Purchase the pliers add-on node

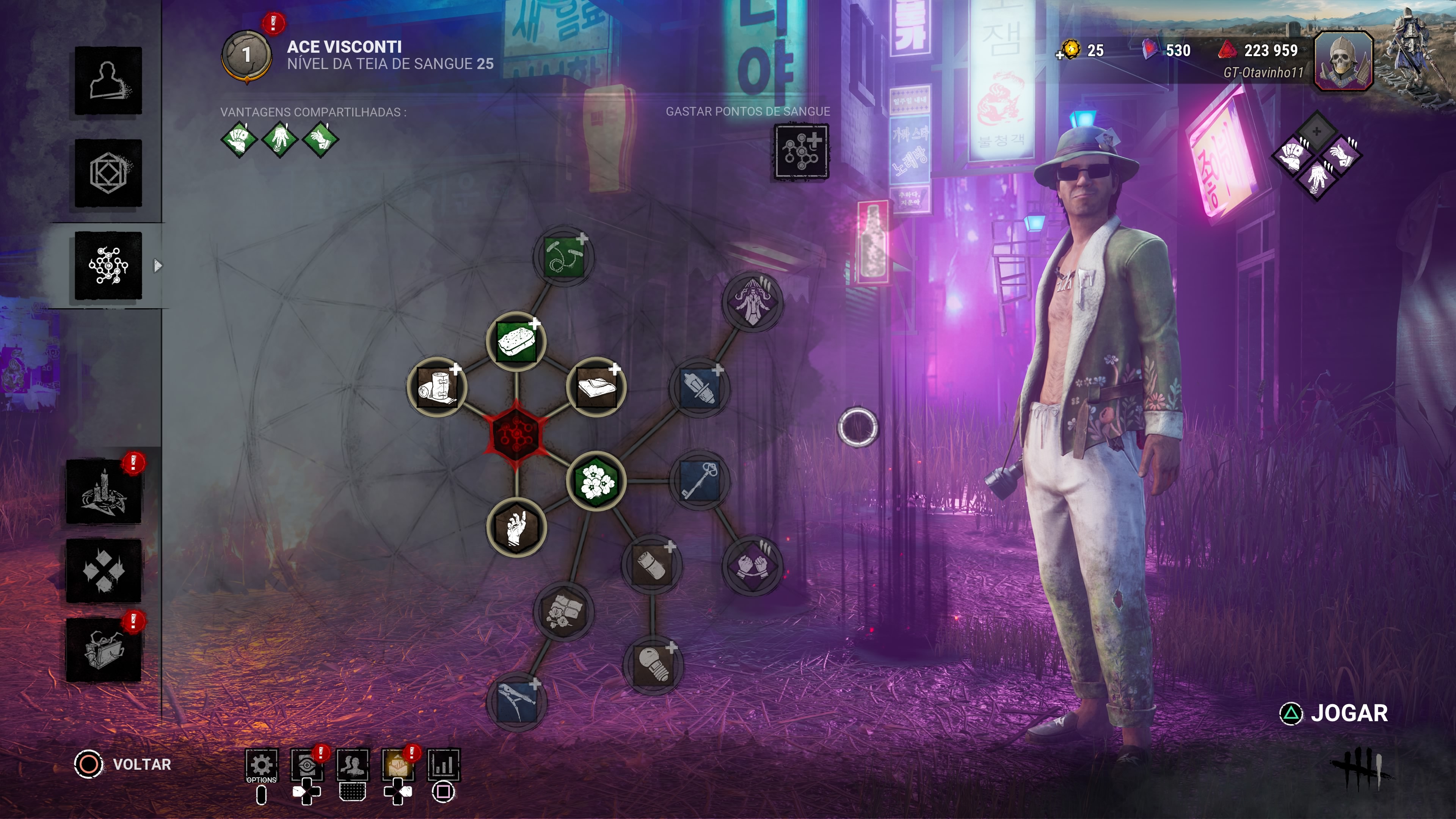tap(516, 701)
